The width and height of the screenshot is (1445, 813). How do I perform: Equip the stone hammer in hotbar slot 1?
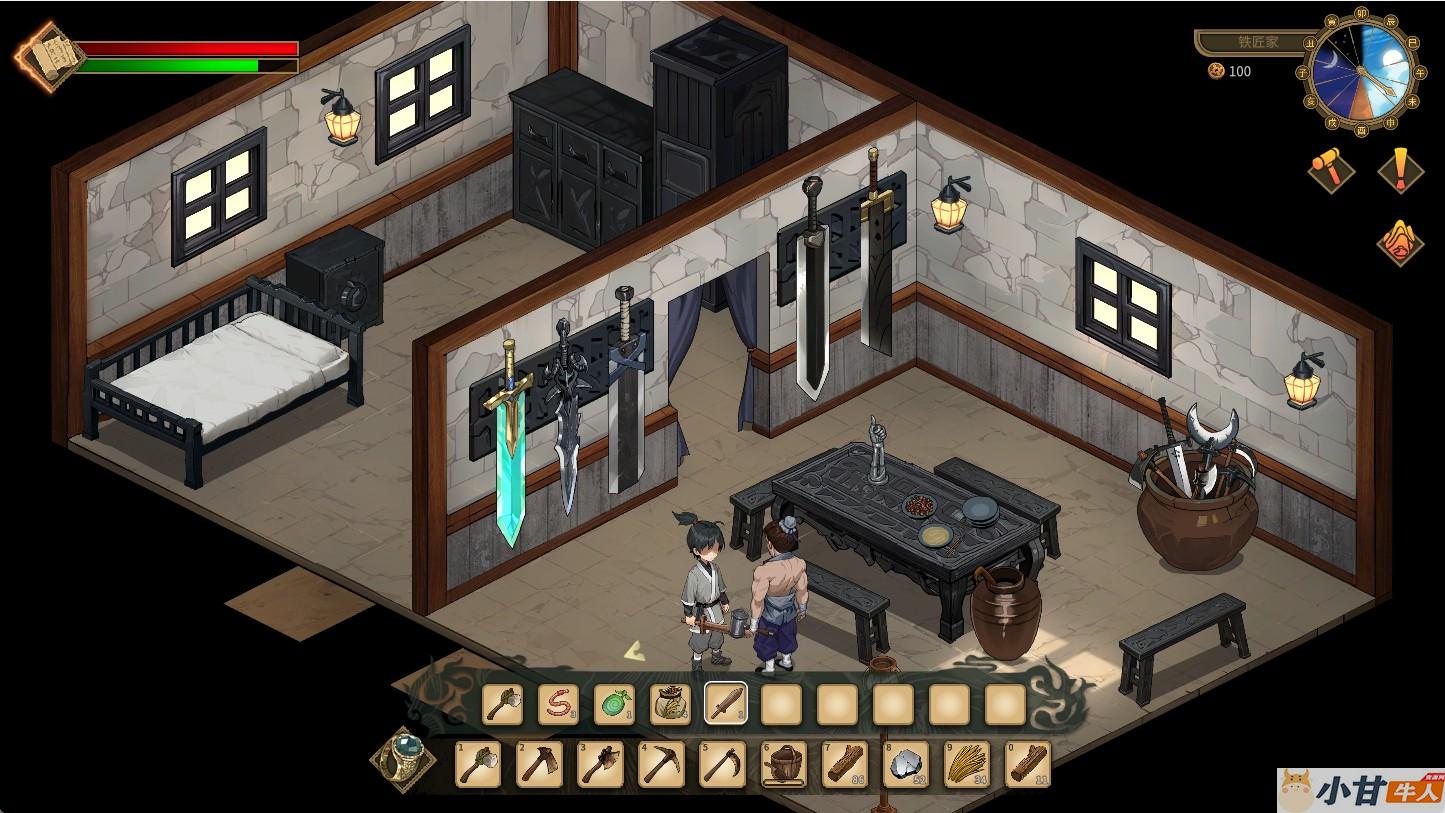point(478,765)
